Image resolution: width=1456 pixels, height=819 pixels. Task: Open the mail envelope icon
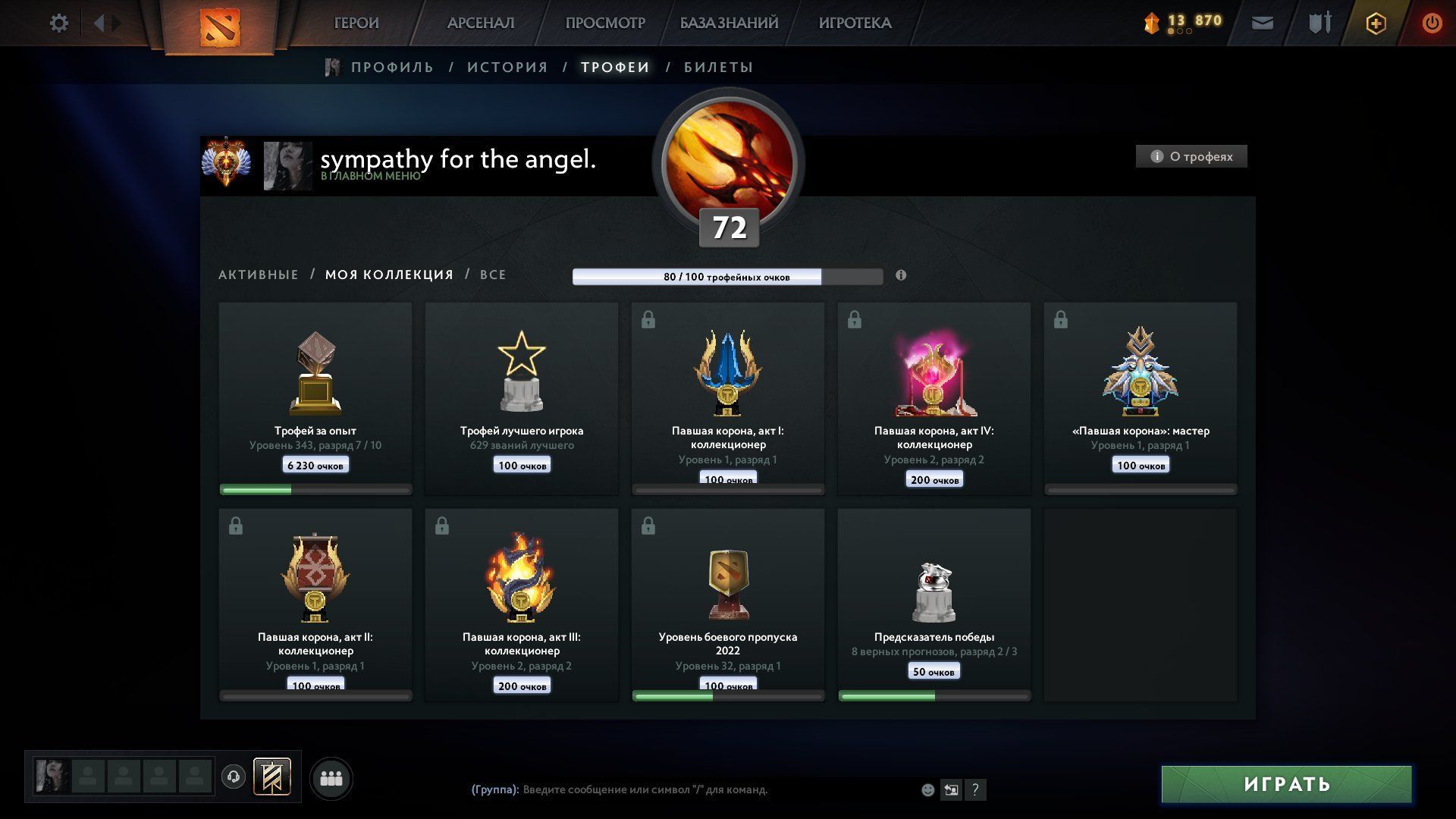coord(1263,24)
